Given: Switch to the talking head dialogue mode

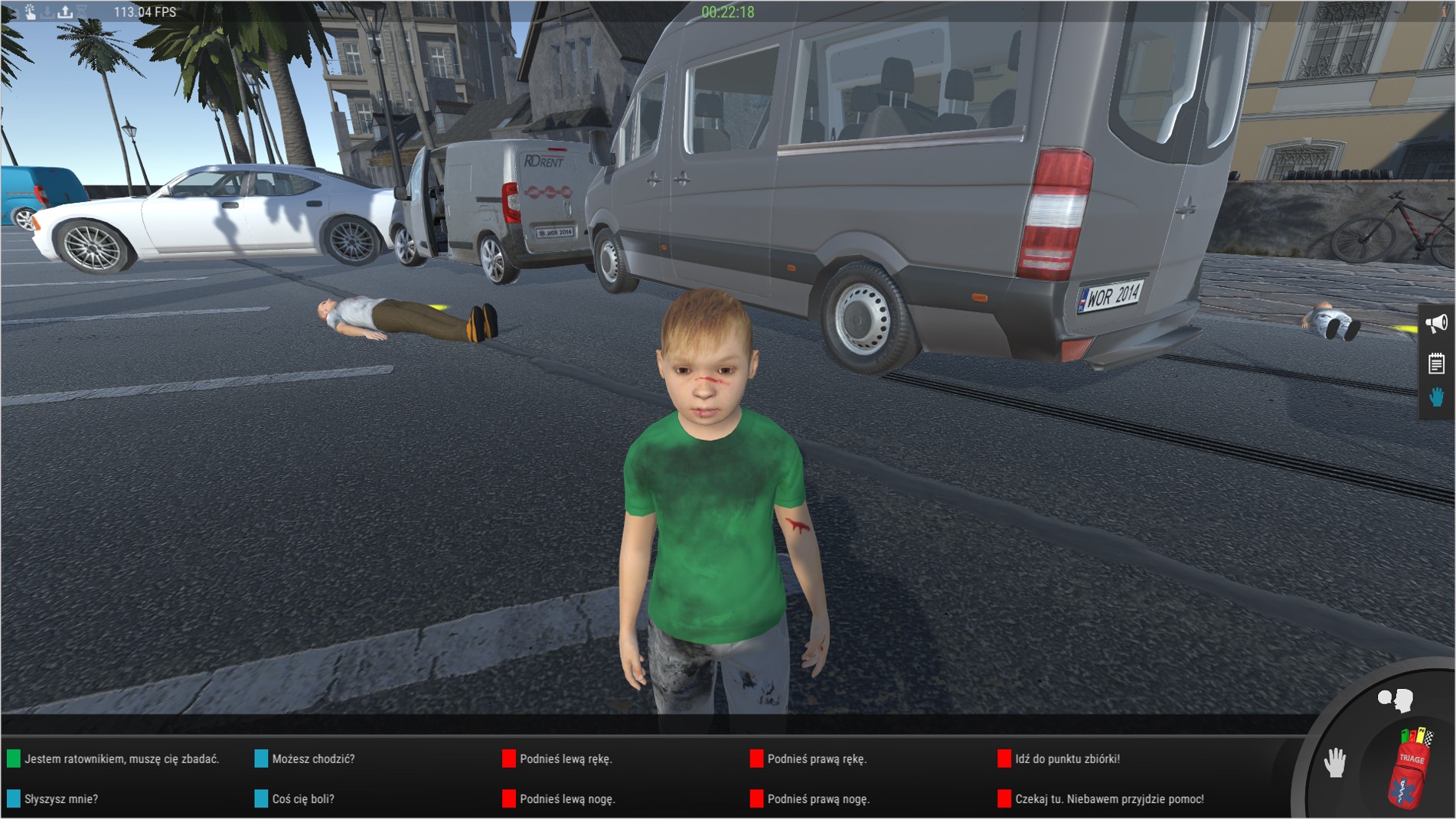Looking at the screenshot, I should point(1395,700).
